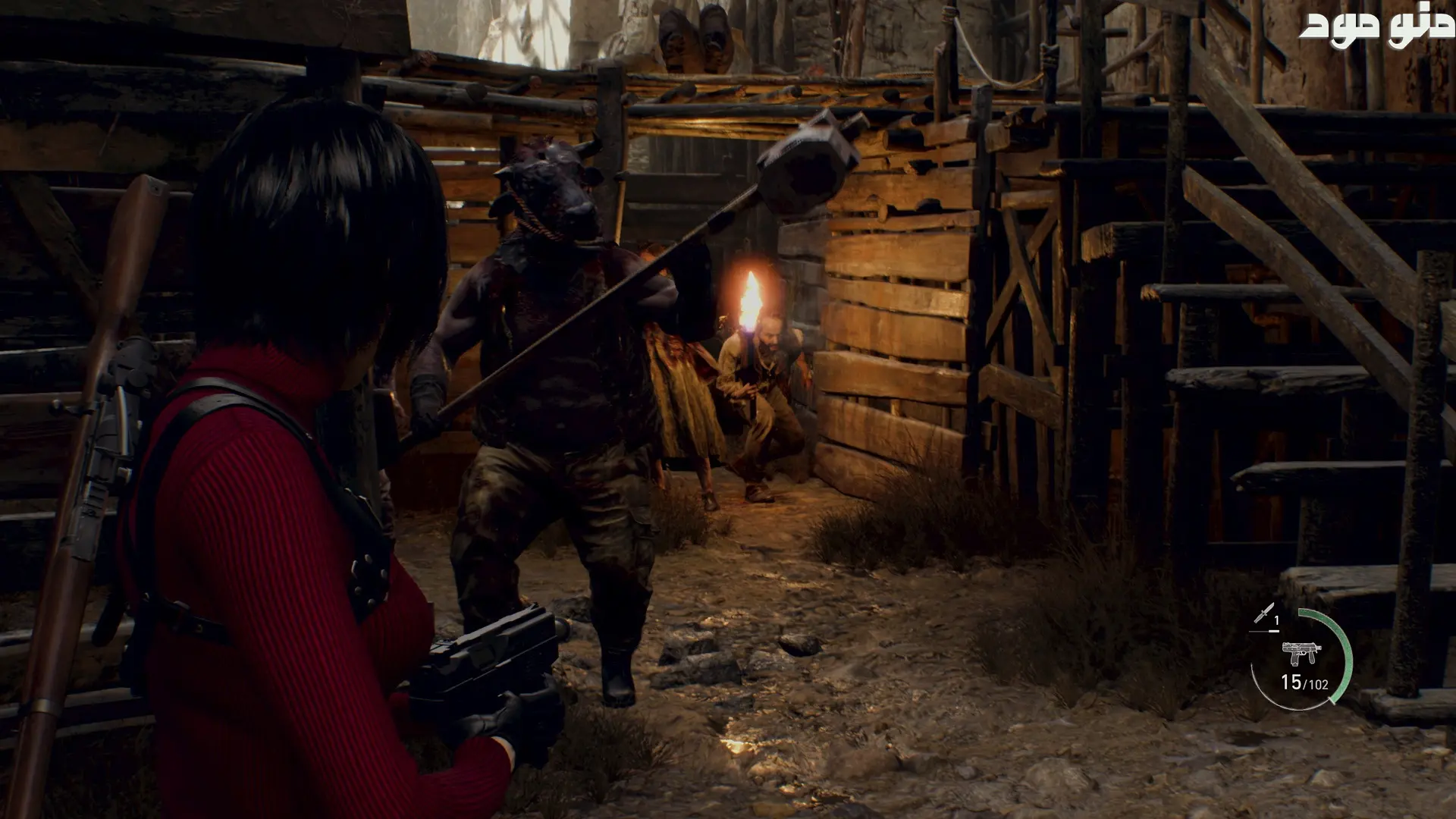
Task: Click the Arabic watermark logo
Action: (1376, 27)
